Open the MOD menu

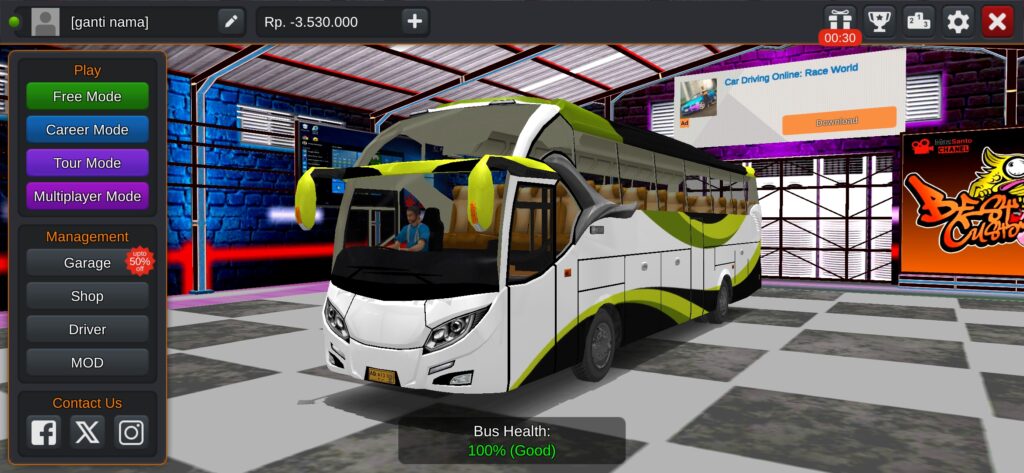click(87, 362)
